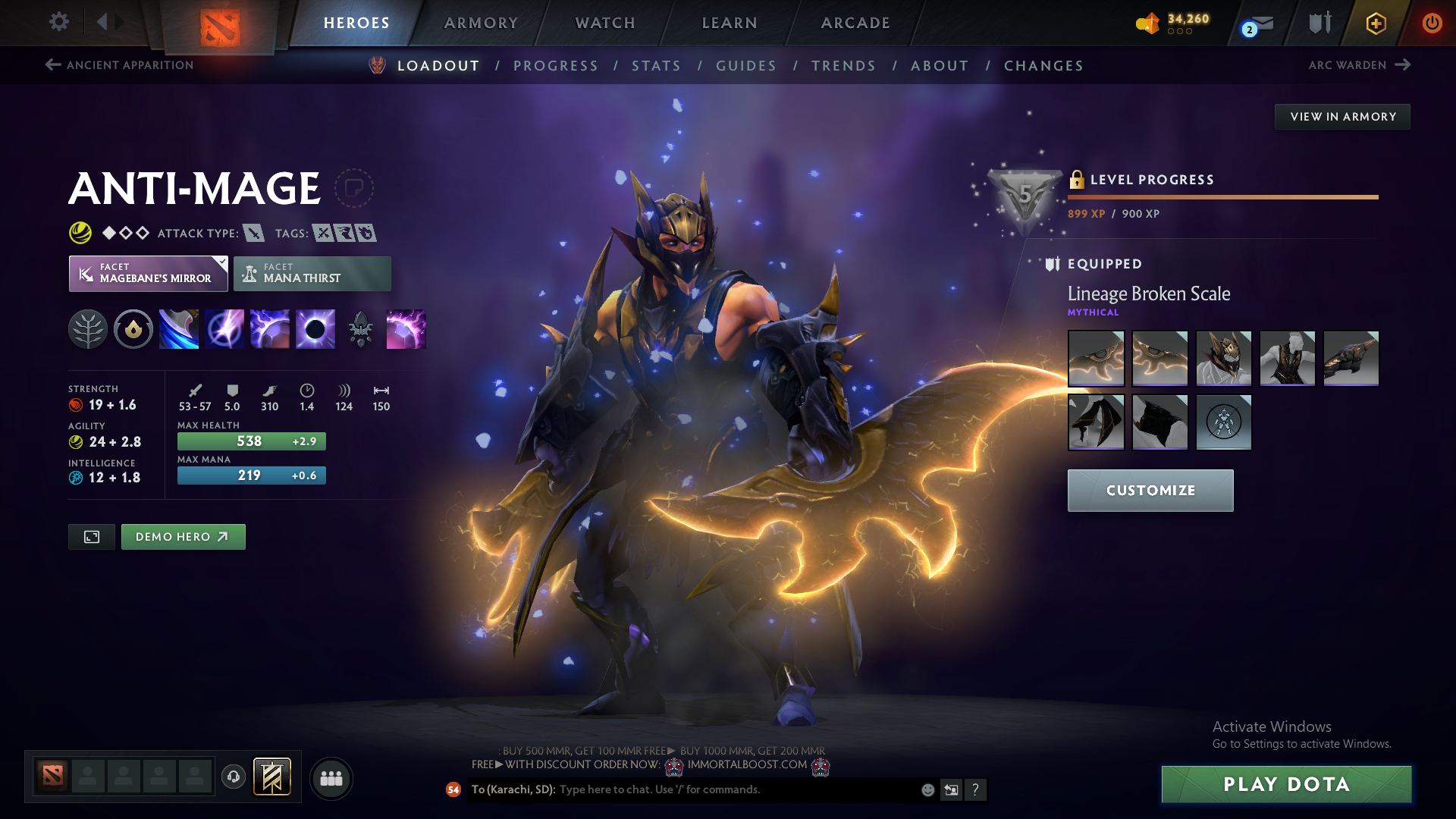Click the DEMO HERO button
Viewport: 1456px width, 819px height.
tap(183, 536)
